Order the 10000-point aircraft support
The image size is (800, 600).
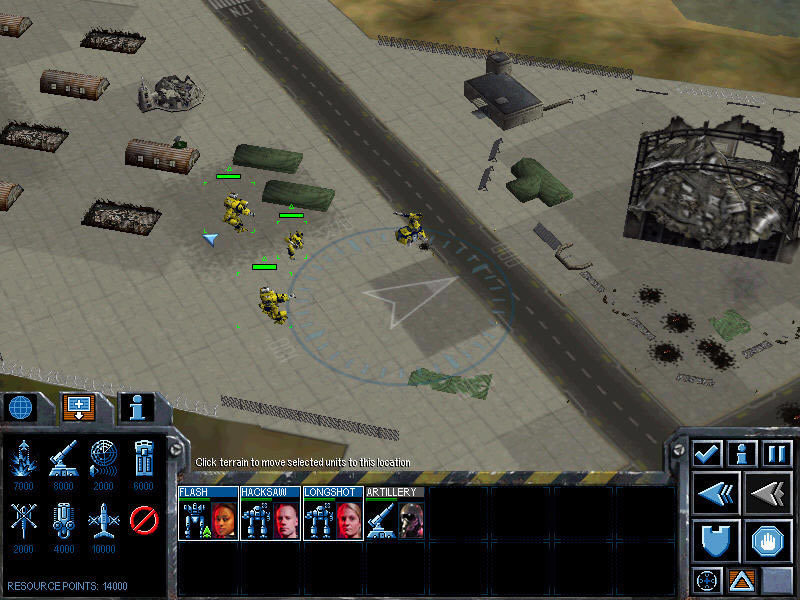103,521
